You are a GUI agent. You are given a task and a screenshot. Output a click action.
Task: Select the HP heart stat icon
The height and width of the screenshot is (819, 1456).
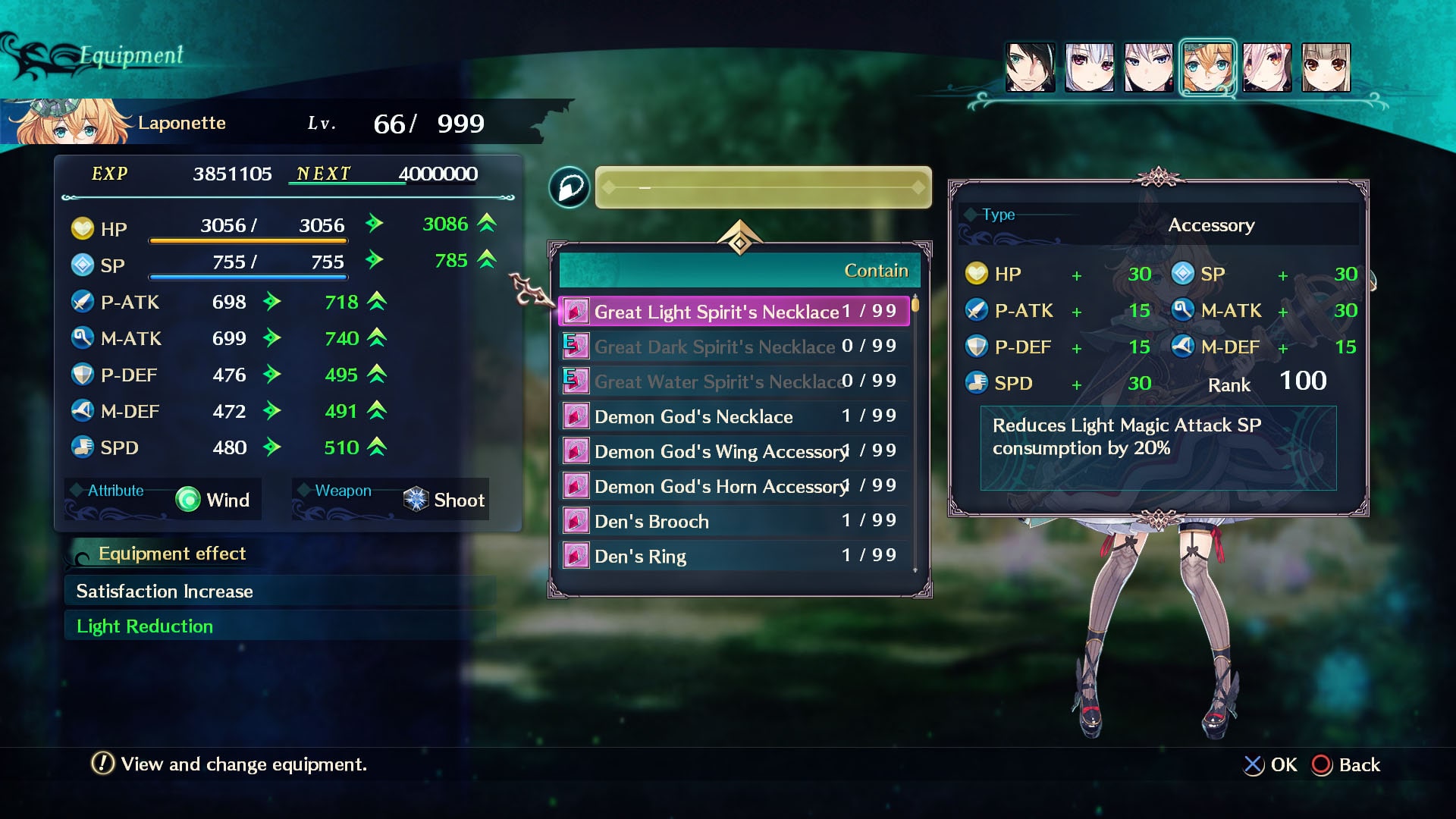[x=83, y=228]
